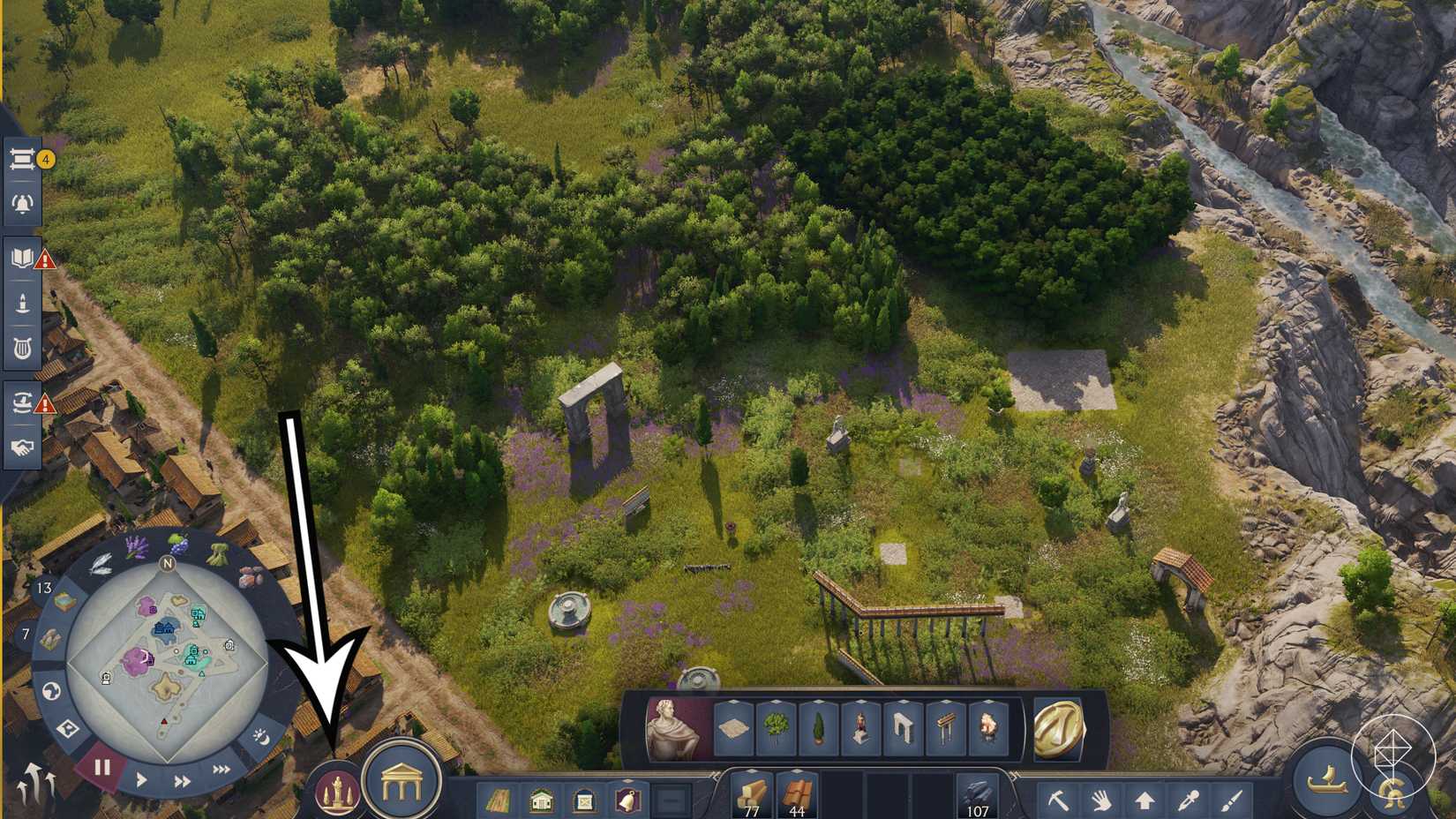Select the cypress tree ornament
The height and width of the screenshot is (819, 1456).
[x=819, y=726]
